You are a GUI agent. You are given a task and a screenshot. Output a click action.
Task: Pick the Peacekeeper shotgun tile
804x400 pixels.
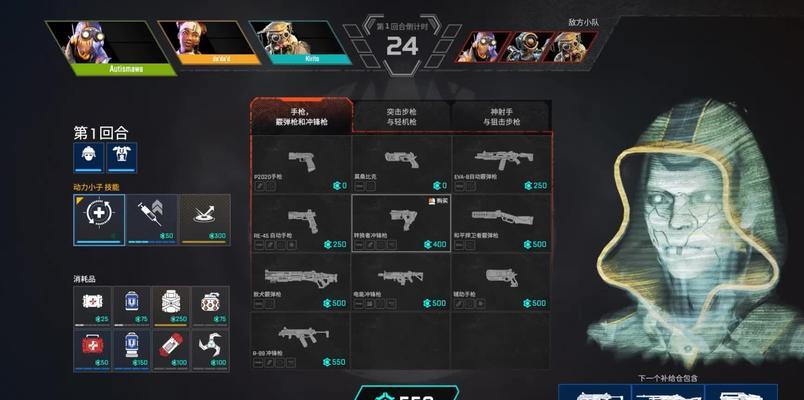[x=501, y=223]
